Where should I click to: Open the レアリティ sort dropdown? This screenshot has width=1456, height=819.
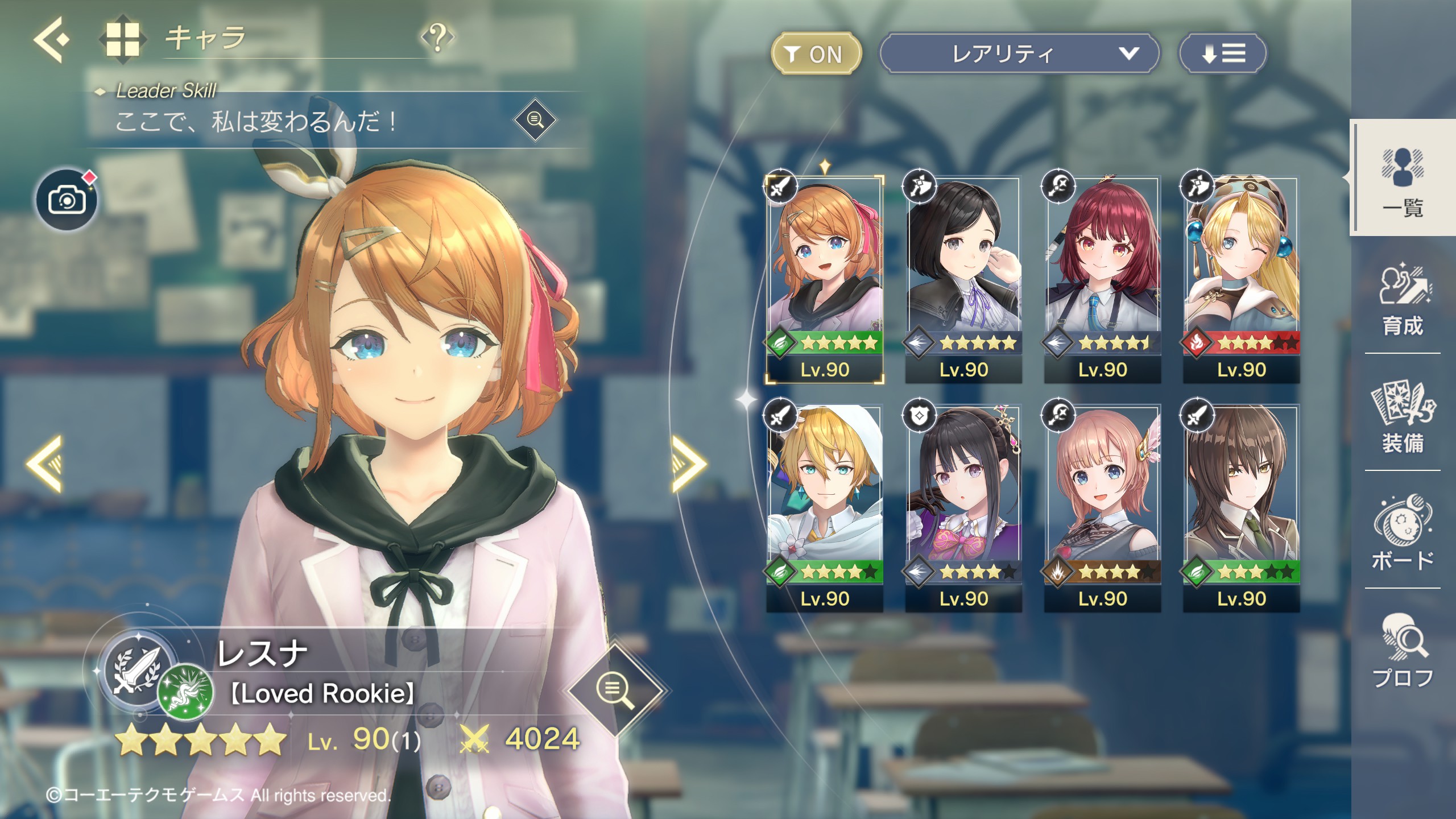pos(1018,54)
